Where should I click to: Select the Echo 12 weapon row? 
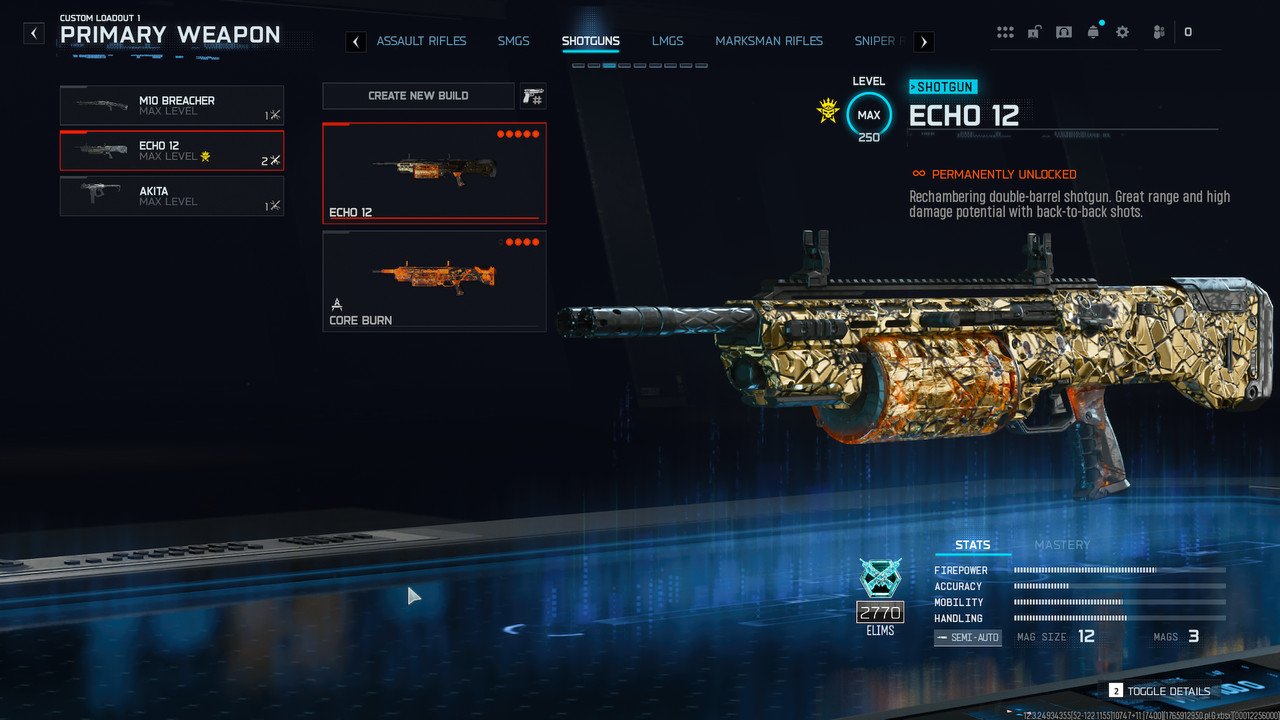(172, 151)
